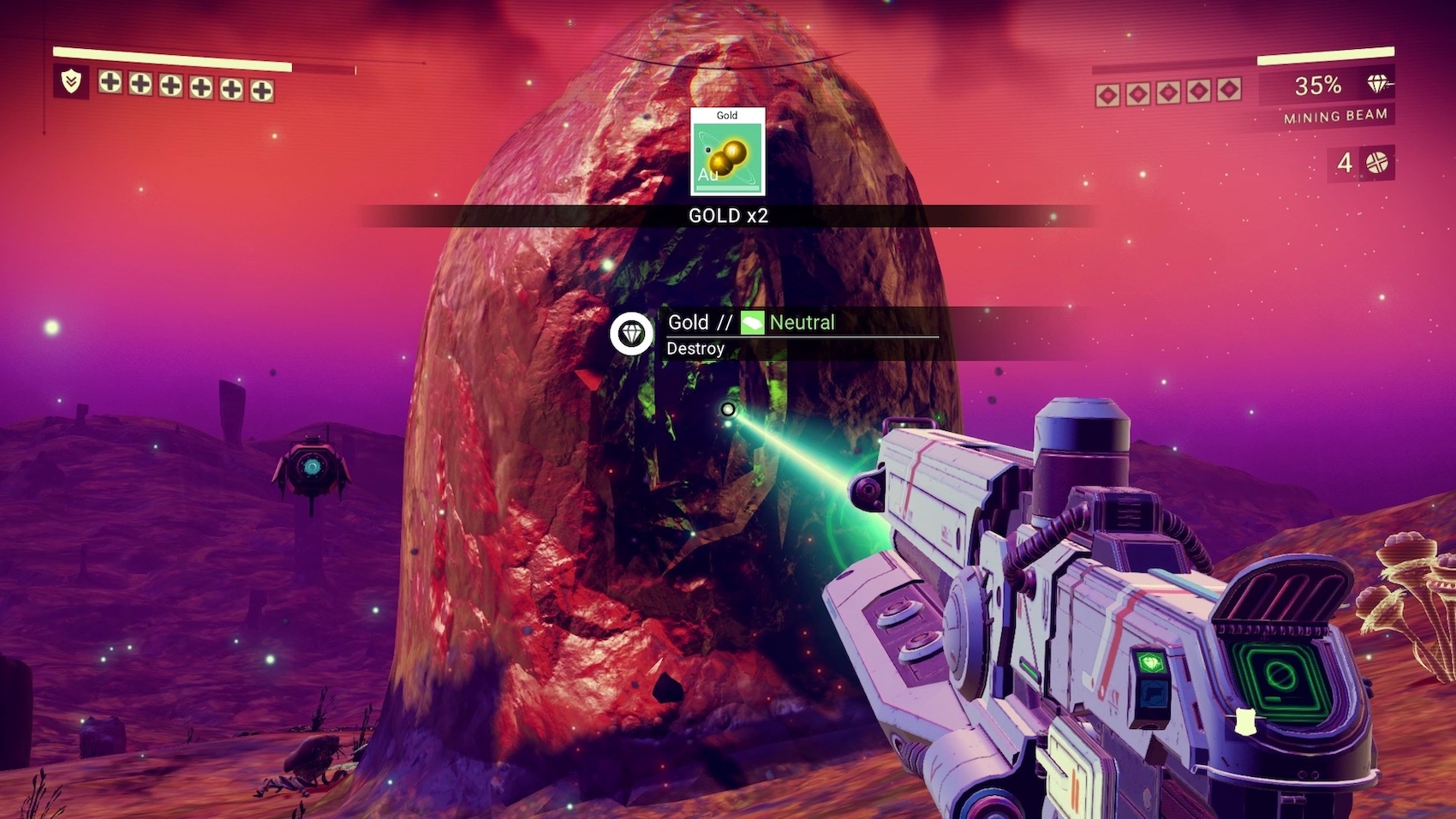Click the crosshair reticle on the rock
The image size is (1456, 819).
pos(729,409)
